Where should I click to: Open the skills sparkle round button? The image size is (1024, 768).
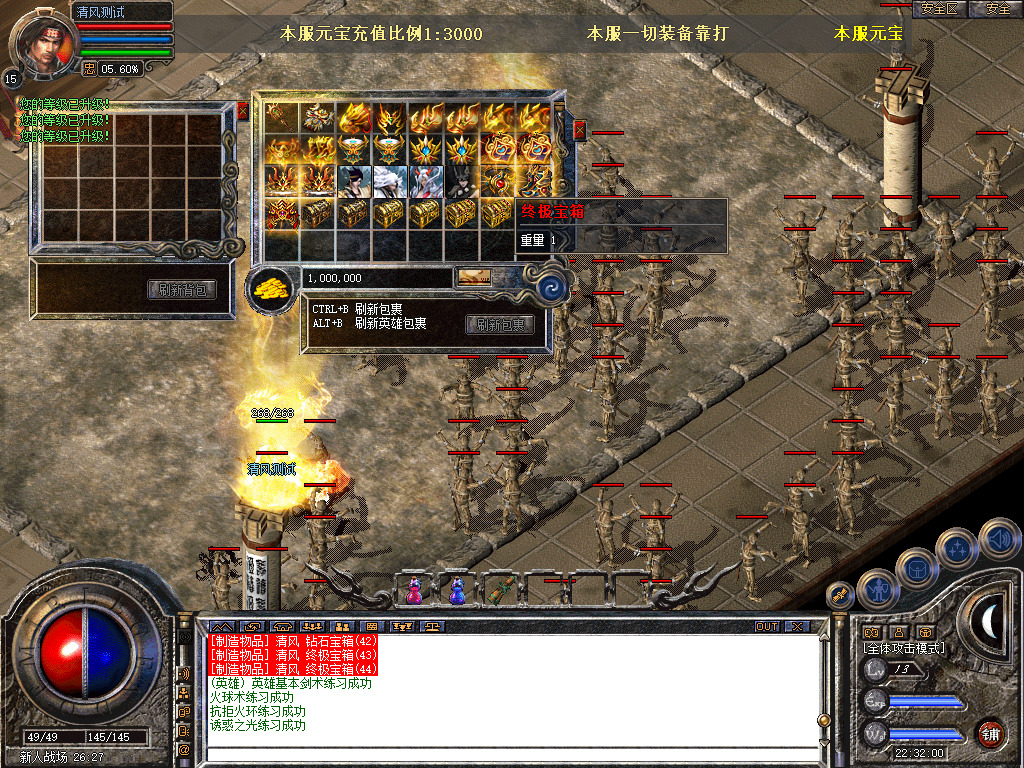click(957, 548)
